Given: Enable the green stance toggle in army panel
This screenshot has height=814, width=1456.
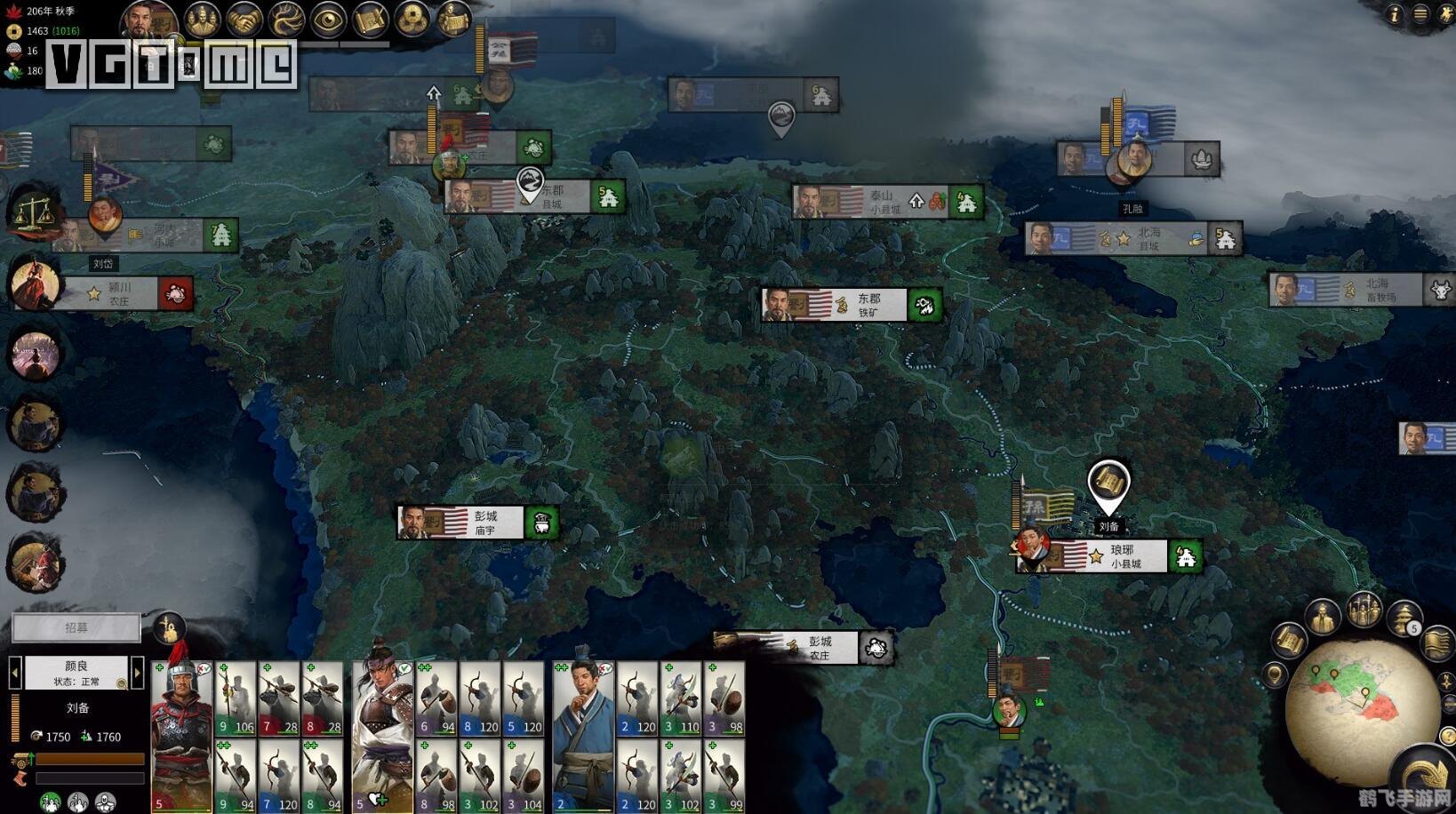Looking at the screenshot, I should coord(52,802).
